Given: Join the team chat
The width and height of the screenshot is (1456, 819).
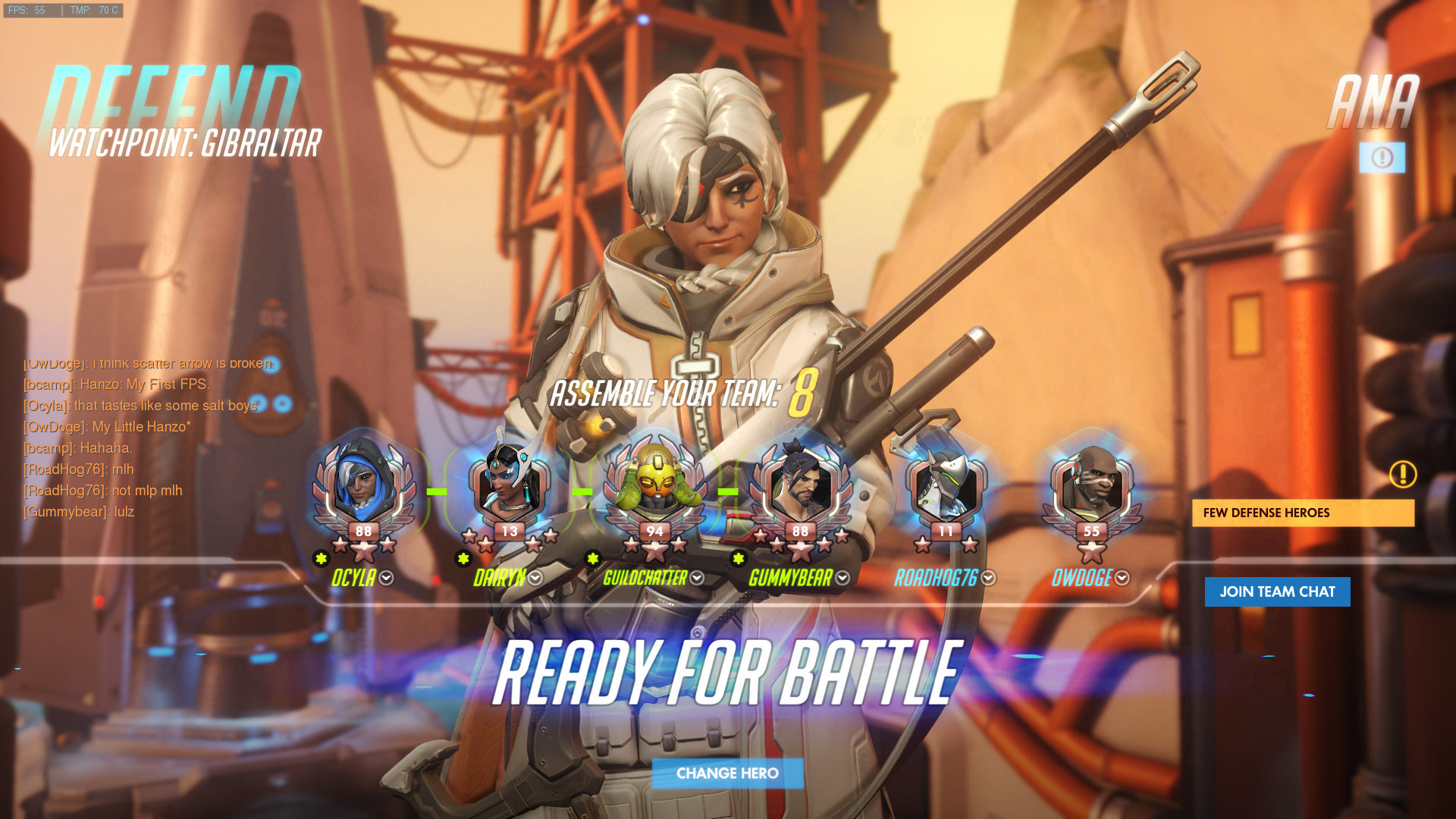Looking at the screenshot, I should click(1277, 591).
